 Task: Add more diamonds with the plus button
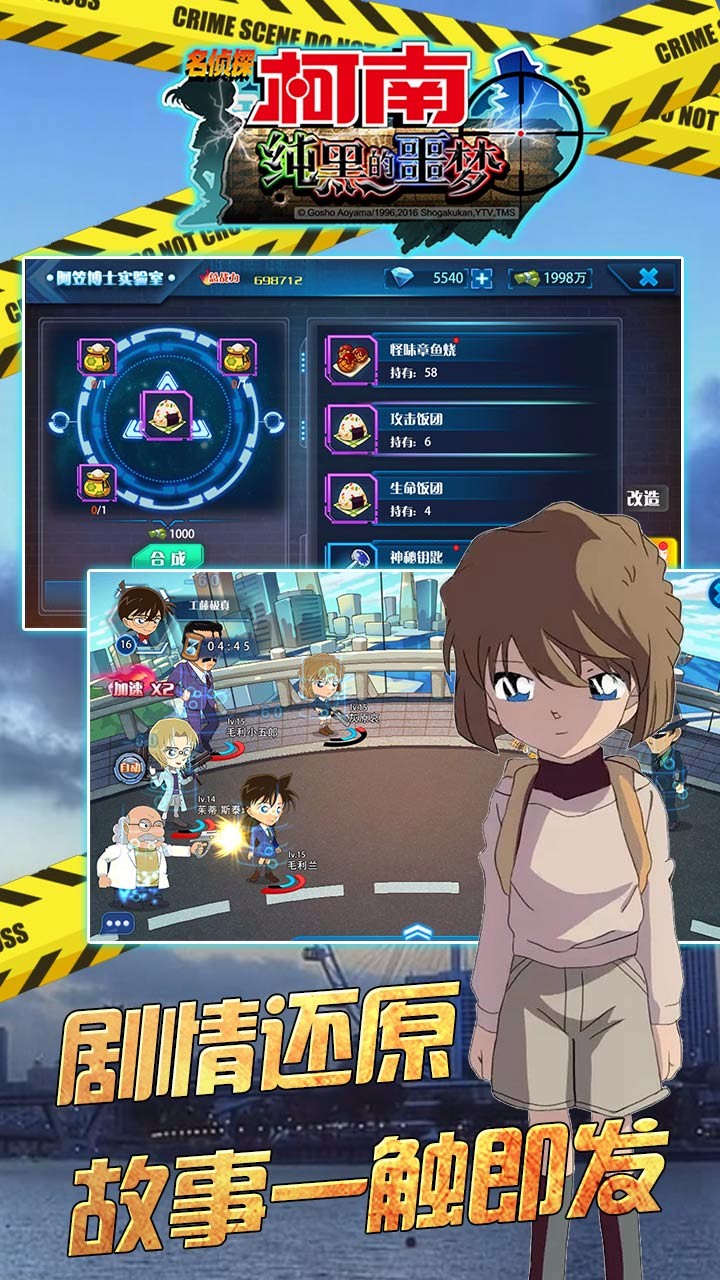tap(482, 278)
